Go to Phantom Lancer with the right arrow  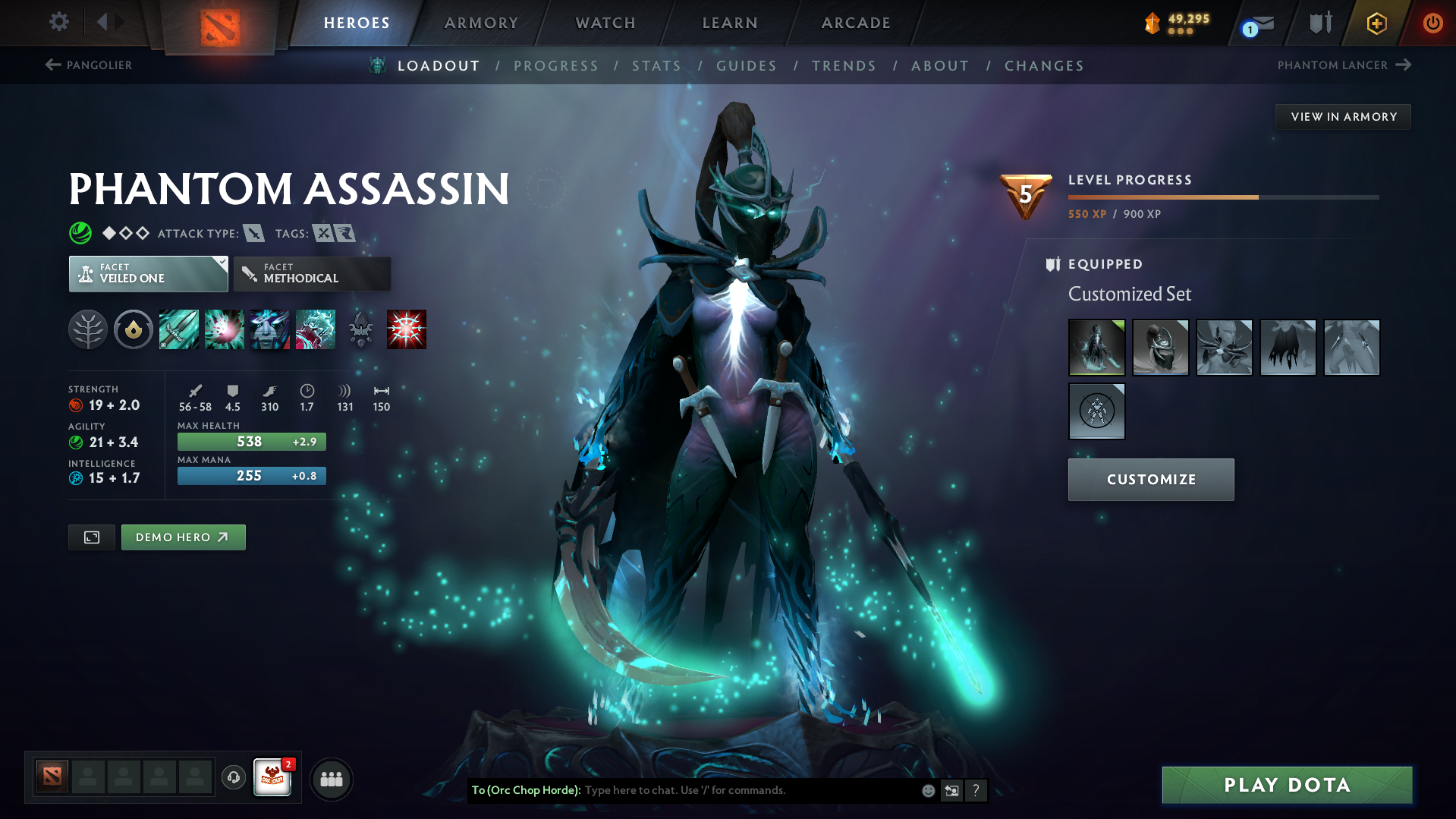point(1402,65)
